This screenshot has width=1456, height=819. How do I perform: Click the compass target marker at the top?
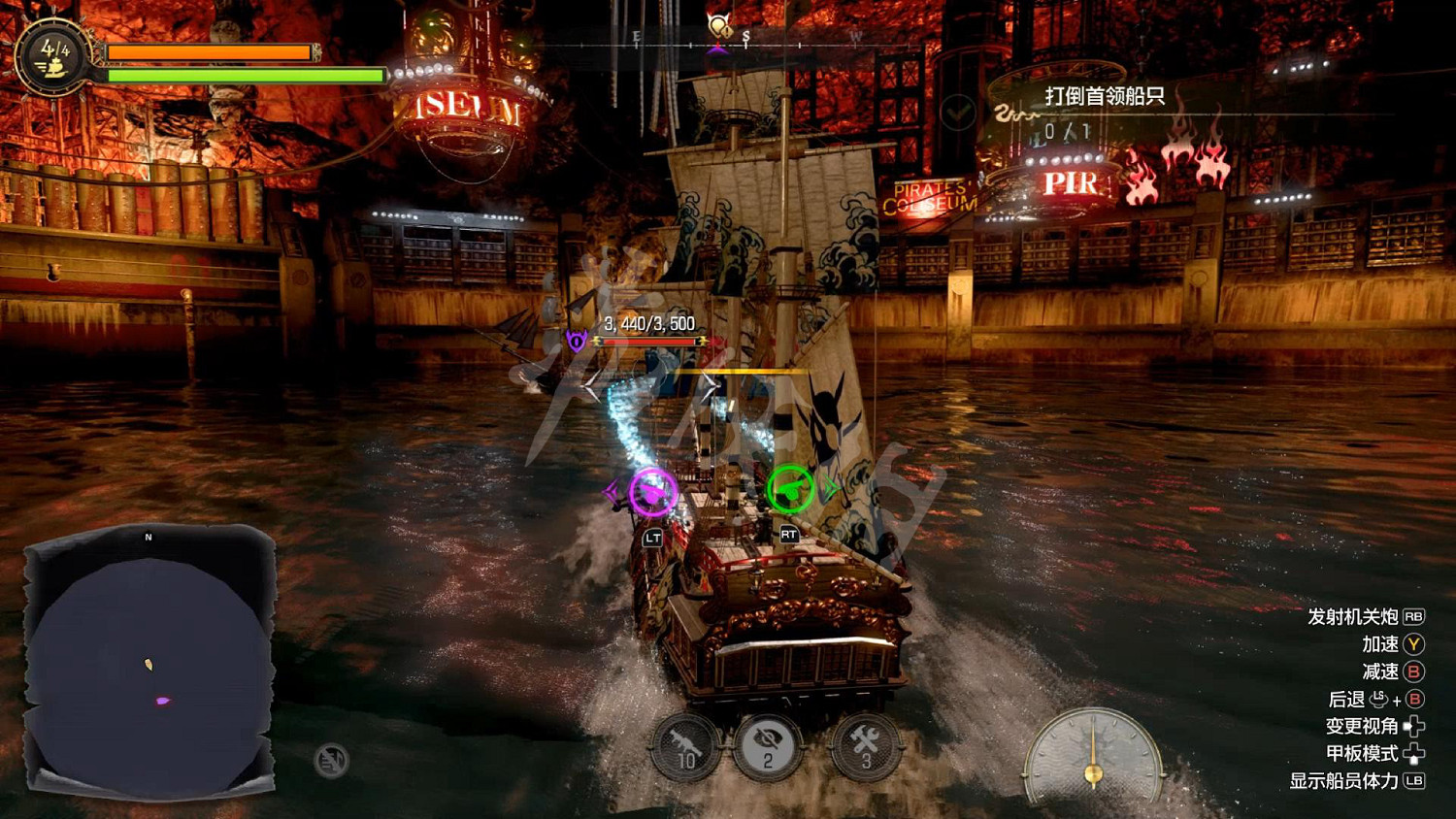718,28
